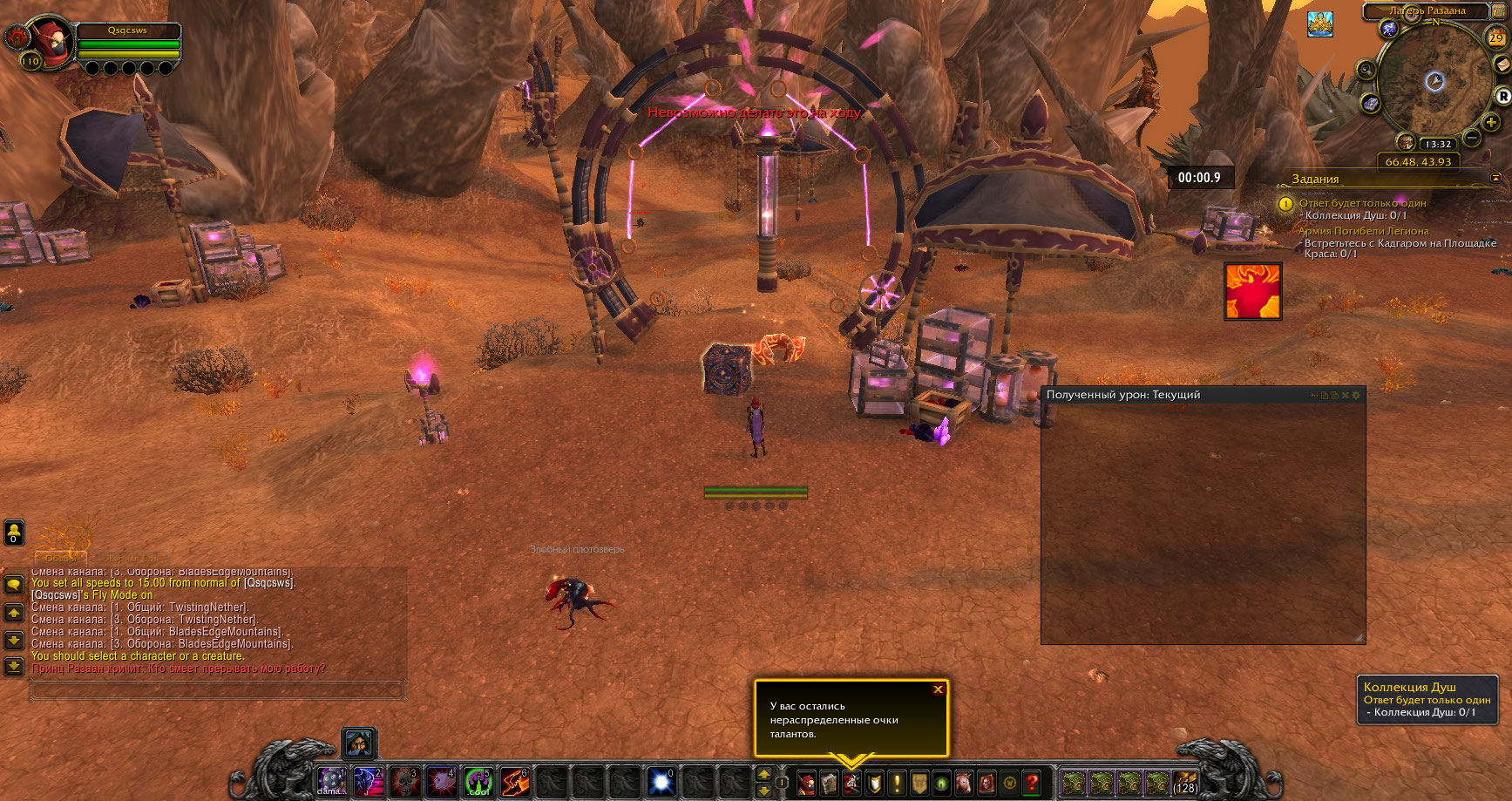Click the minimap zoom-in plus button
Viewport: 1512px width, 801px height.
pyautogui.click(x=1491, y=122)
